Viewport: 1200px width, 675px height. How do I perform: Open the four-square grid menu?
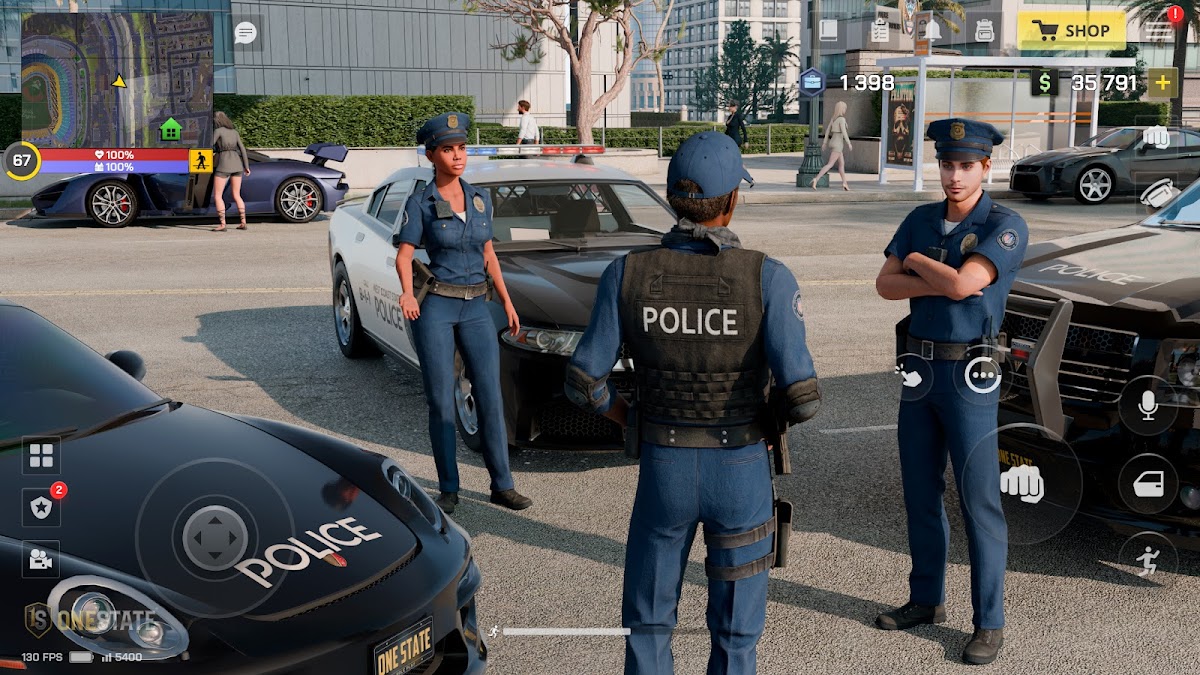click(x=41, y=456)
